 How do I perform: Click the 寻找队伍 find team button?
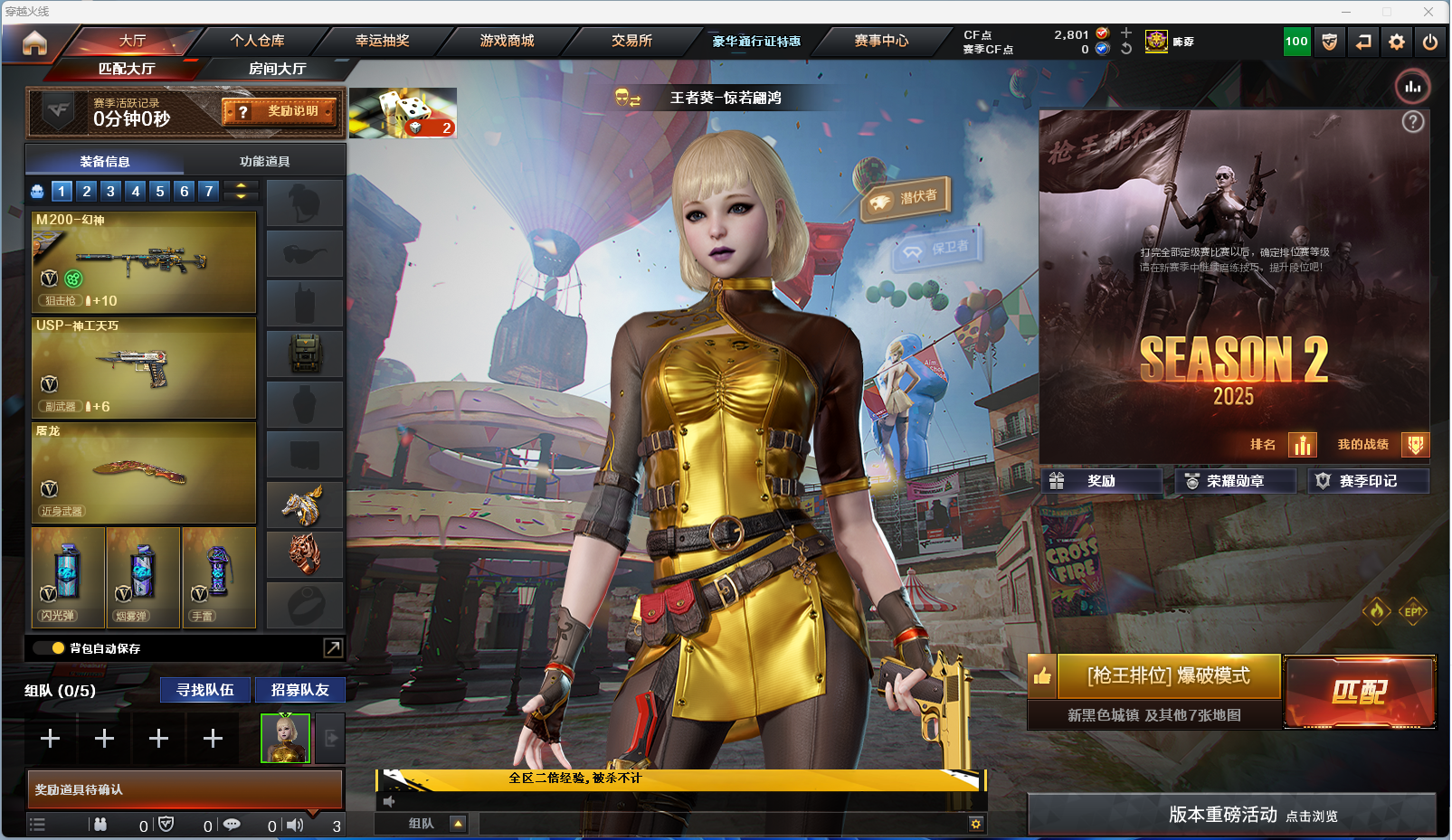click(205, 690)
